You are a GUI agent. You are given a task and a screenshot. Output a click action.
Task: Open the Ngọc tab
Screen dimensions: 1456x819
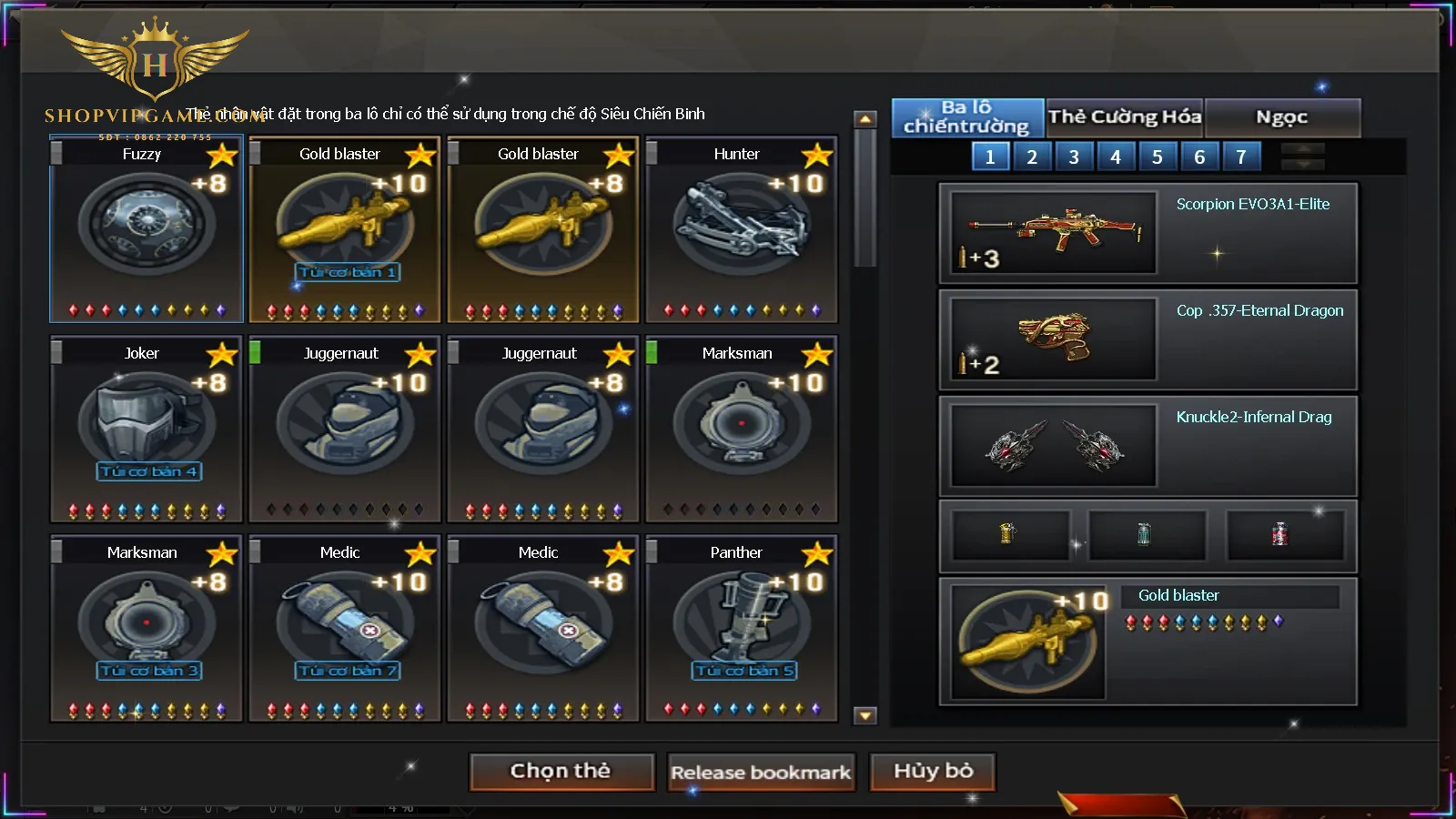(x=1281, y=117)
